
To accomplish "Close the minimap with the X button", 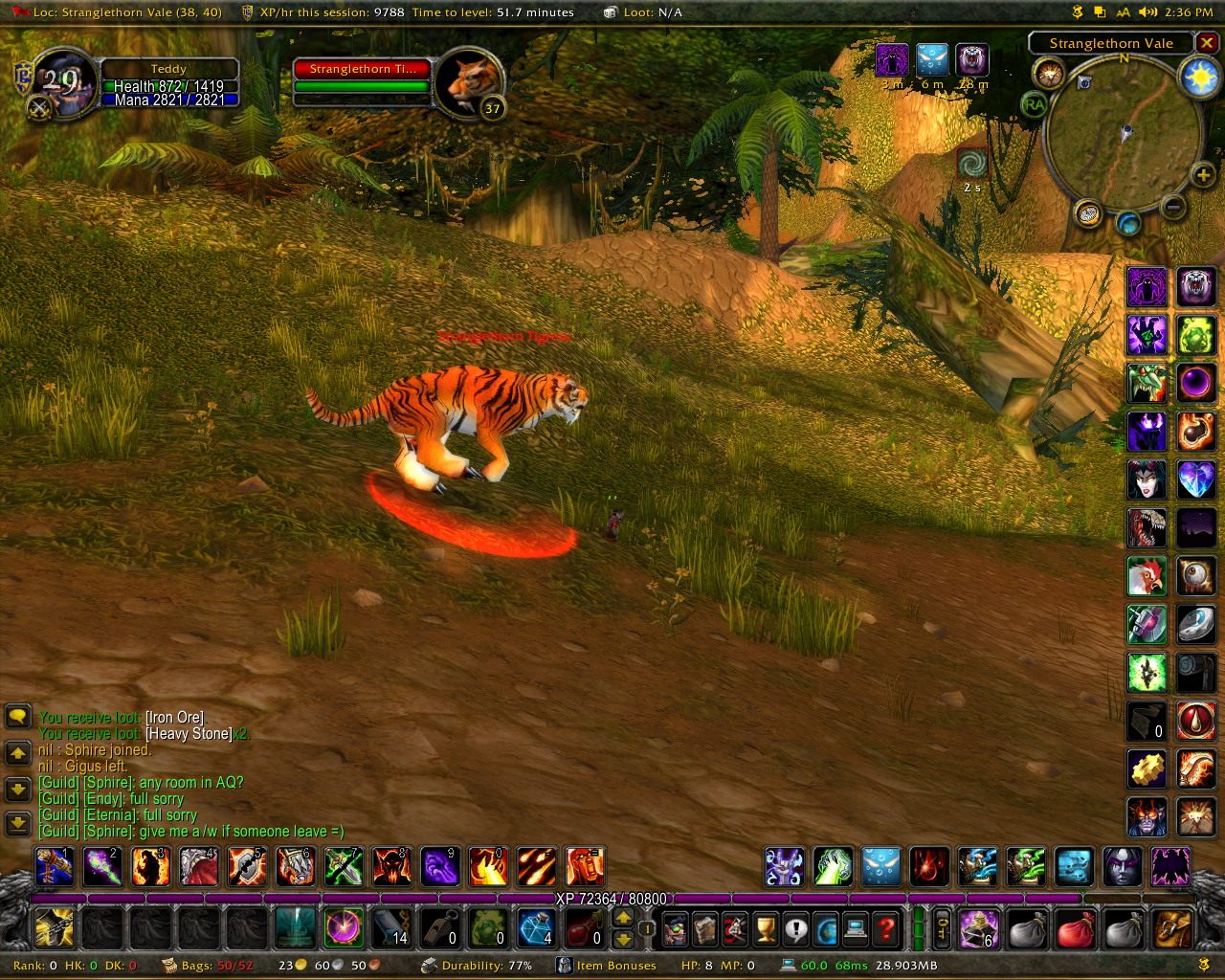I will [x=1208, y=43].
